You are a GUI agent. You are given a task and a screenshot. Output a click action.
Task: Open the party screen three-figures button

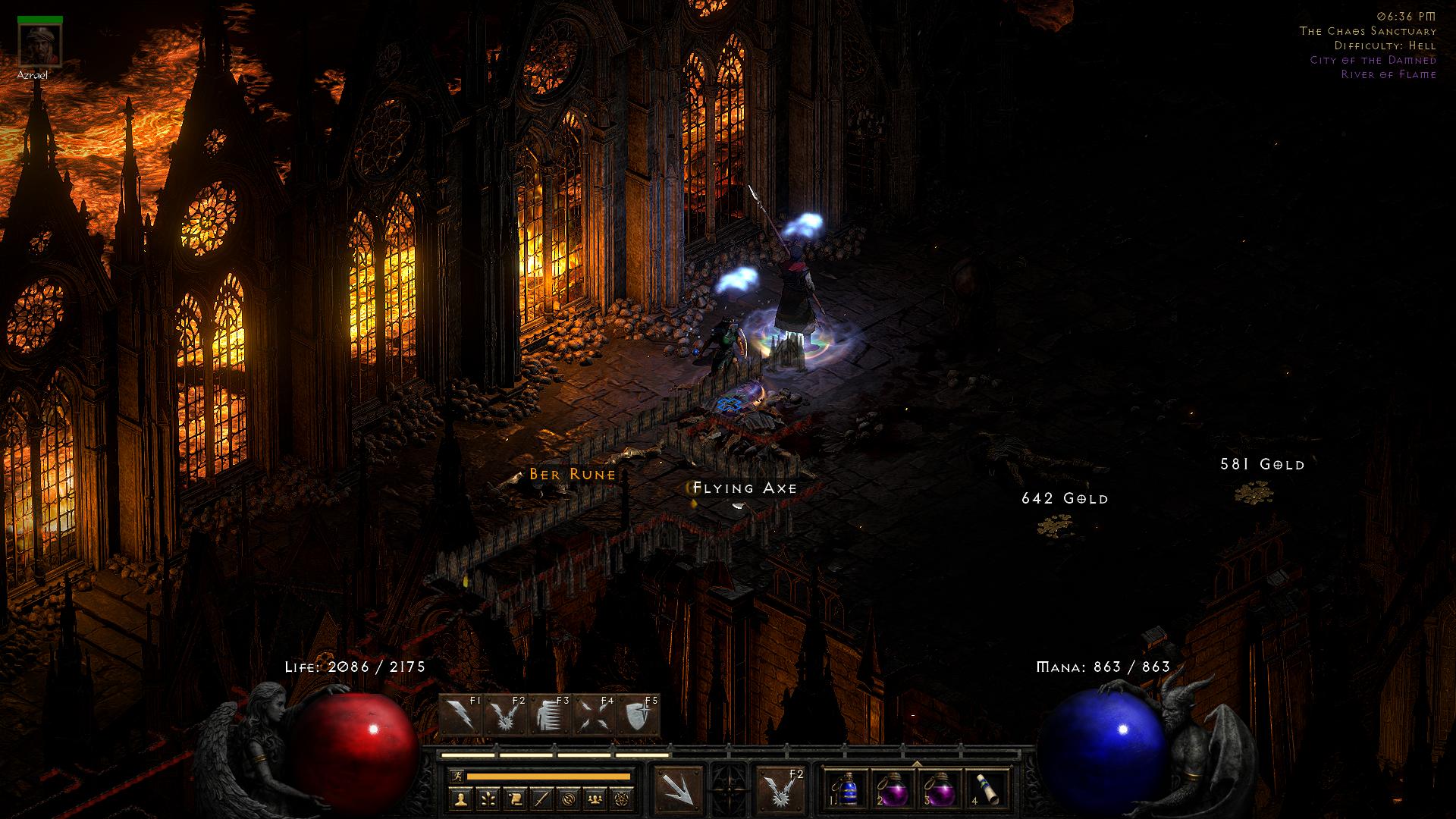tap(595, 799)
